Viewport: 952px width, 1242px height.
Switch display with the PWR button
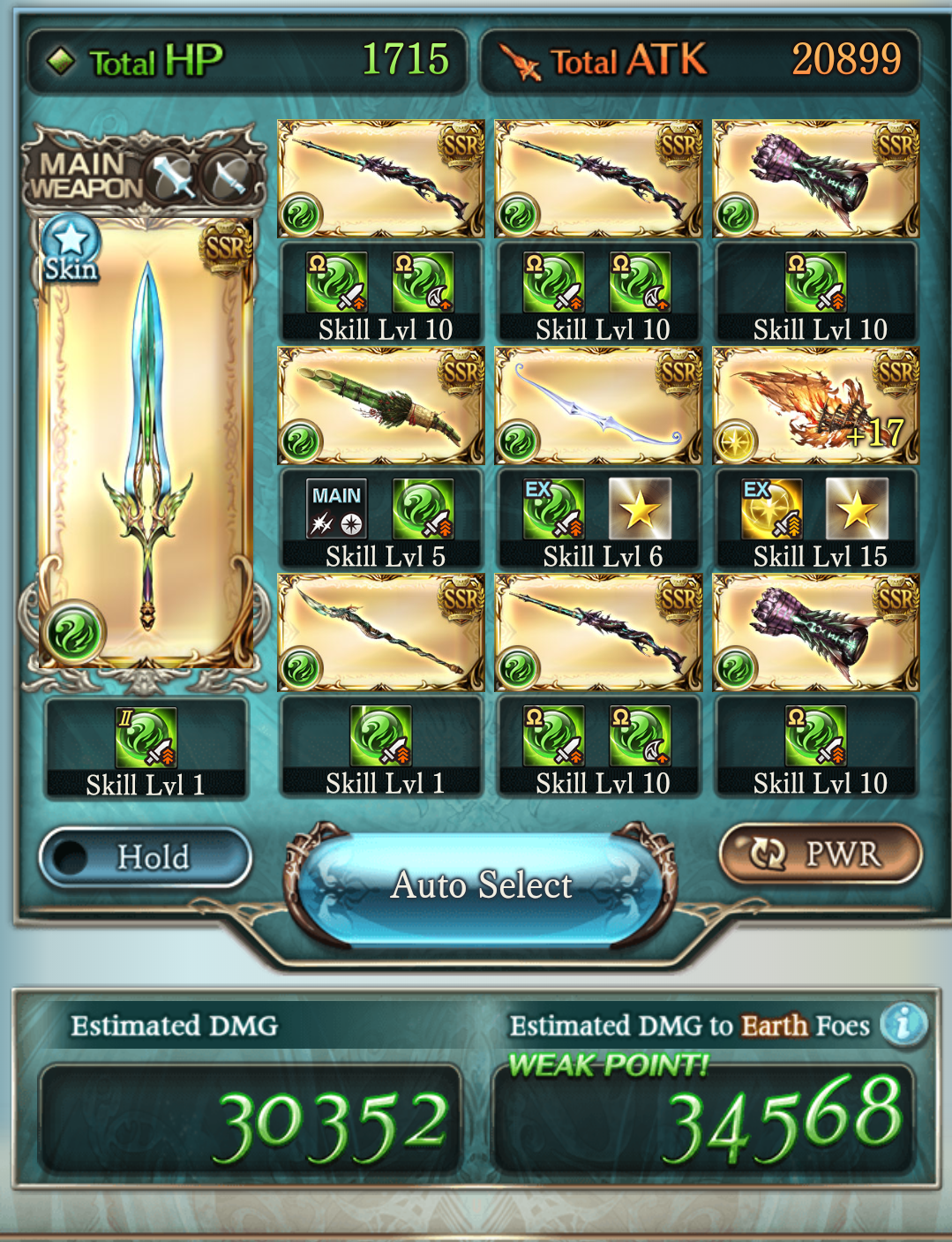[x=821, y=854]
